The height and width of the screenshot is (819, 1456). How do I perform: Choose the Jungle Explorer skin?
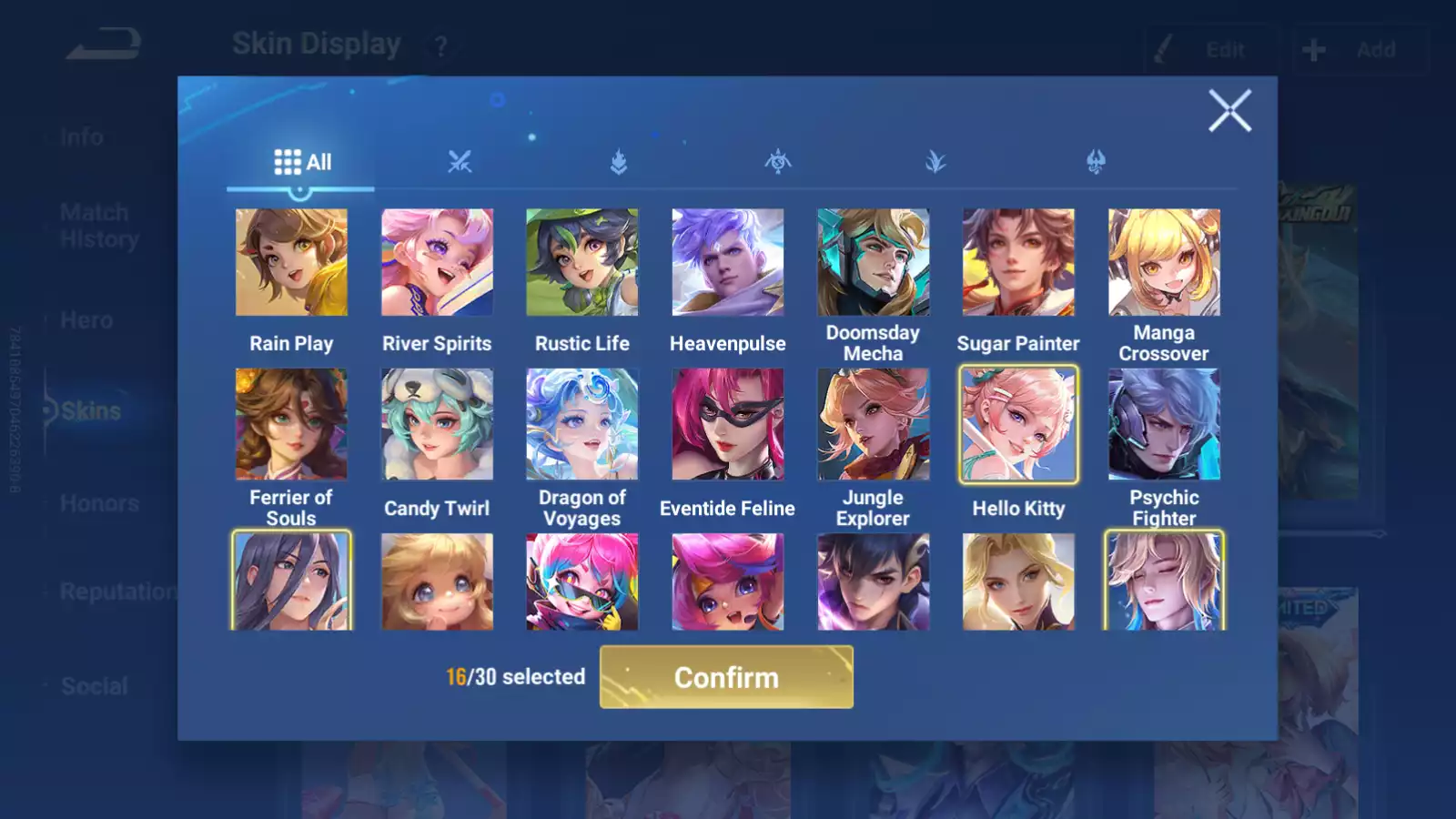(874, 424)
